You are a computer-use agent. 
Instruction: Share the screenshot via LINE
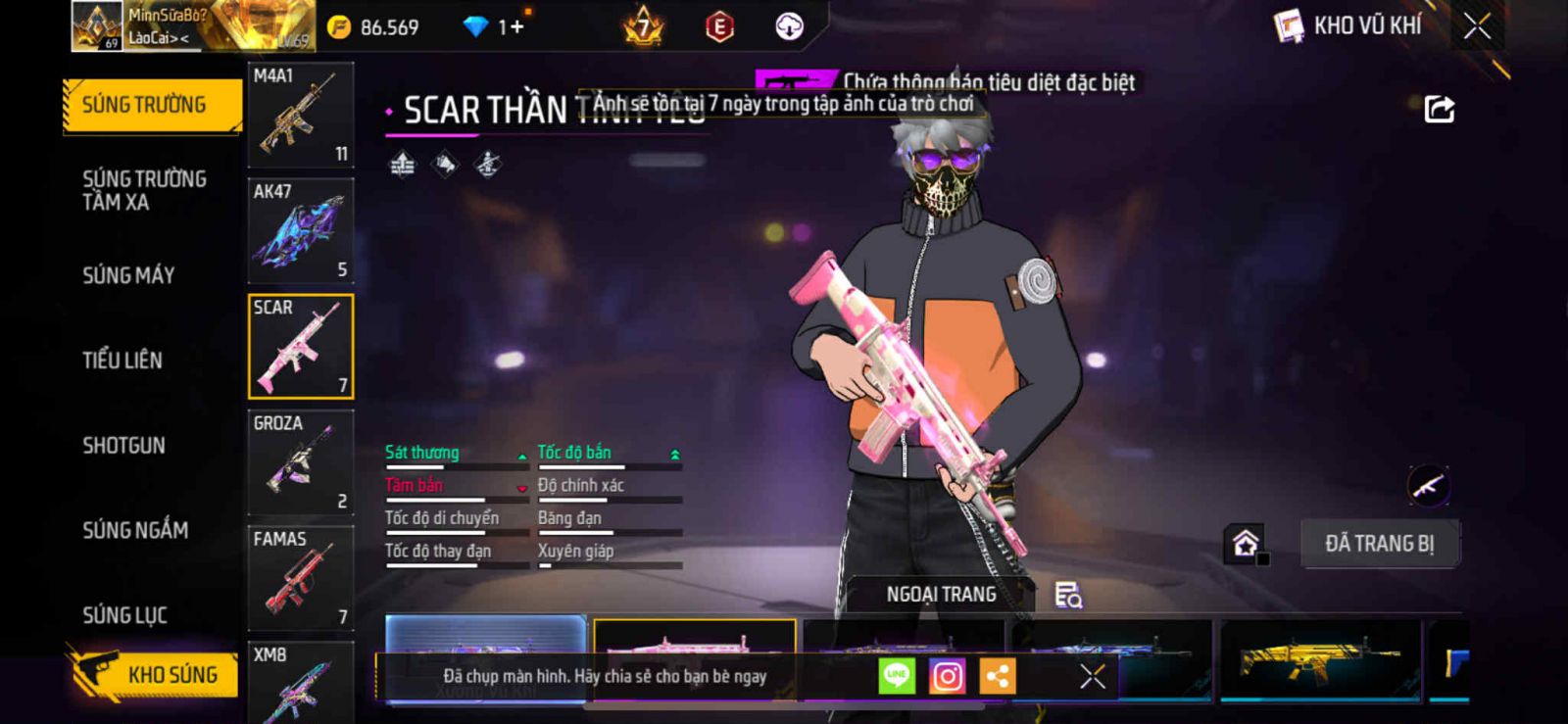pos(896,676)
